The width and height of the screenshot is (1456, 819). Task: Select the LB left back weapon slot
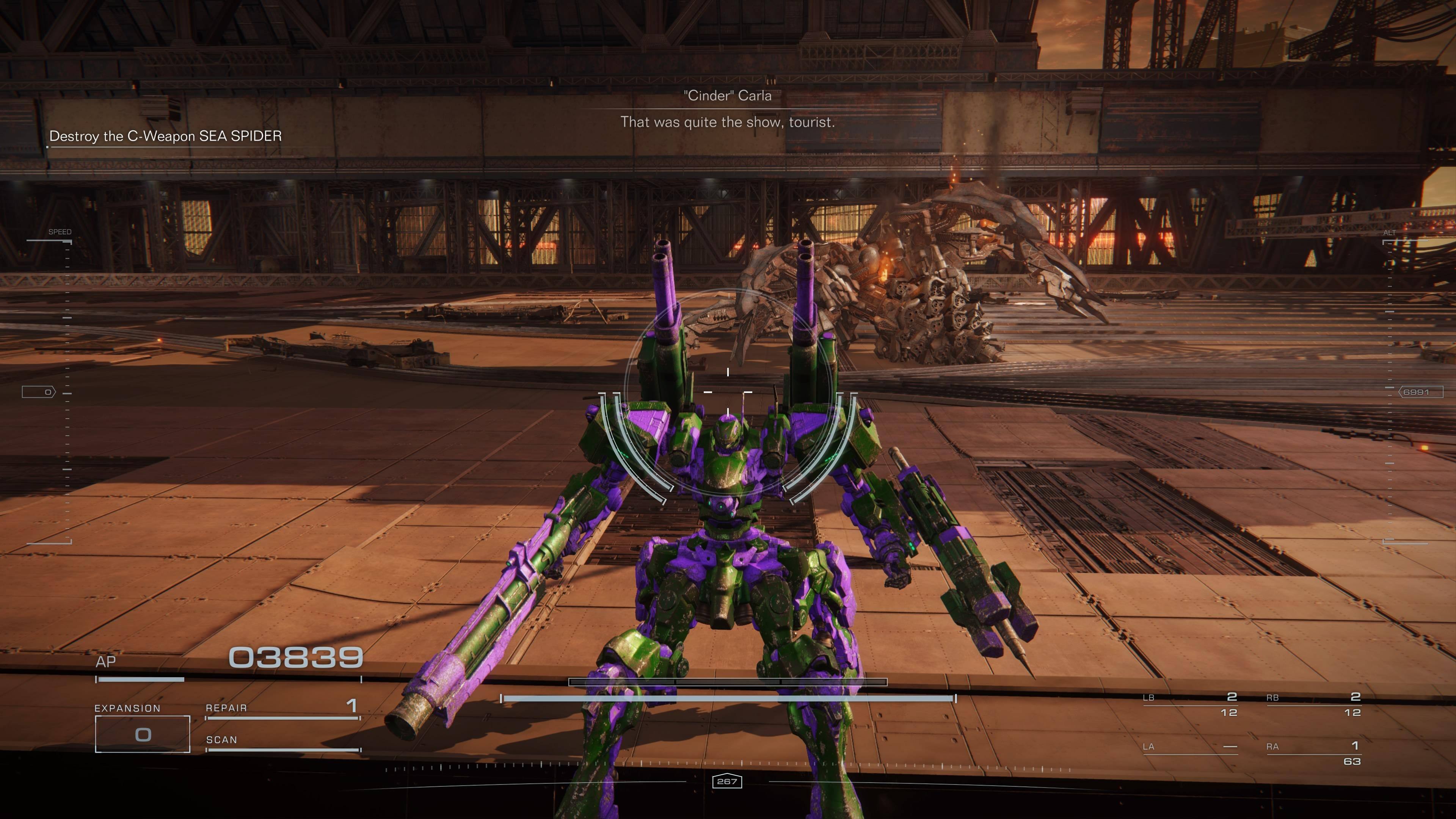click(x=1190, y=704)
